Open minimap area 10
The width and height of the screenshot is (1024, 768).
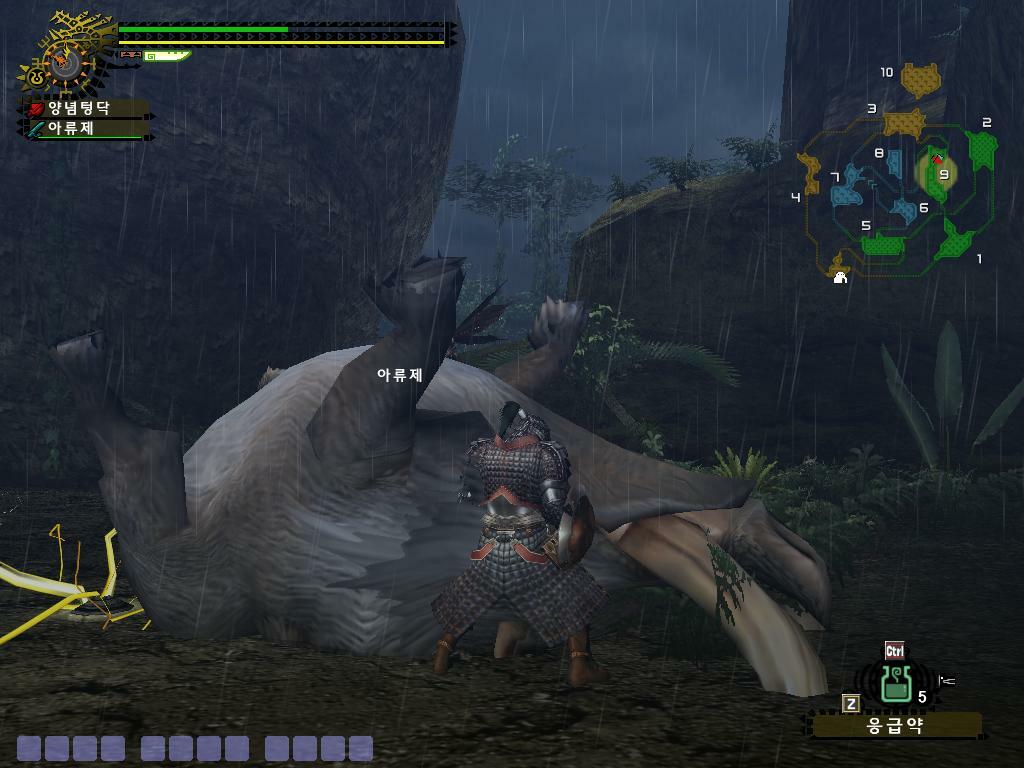click(921, 79)
